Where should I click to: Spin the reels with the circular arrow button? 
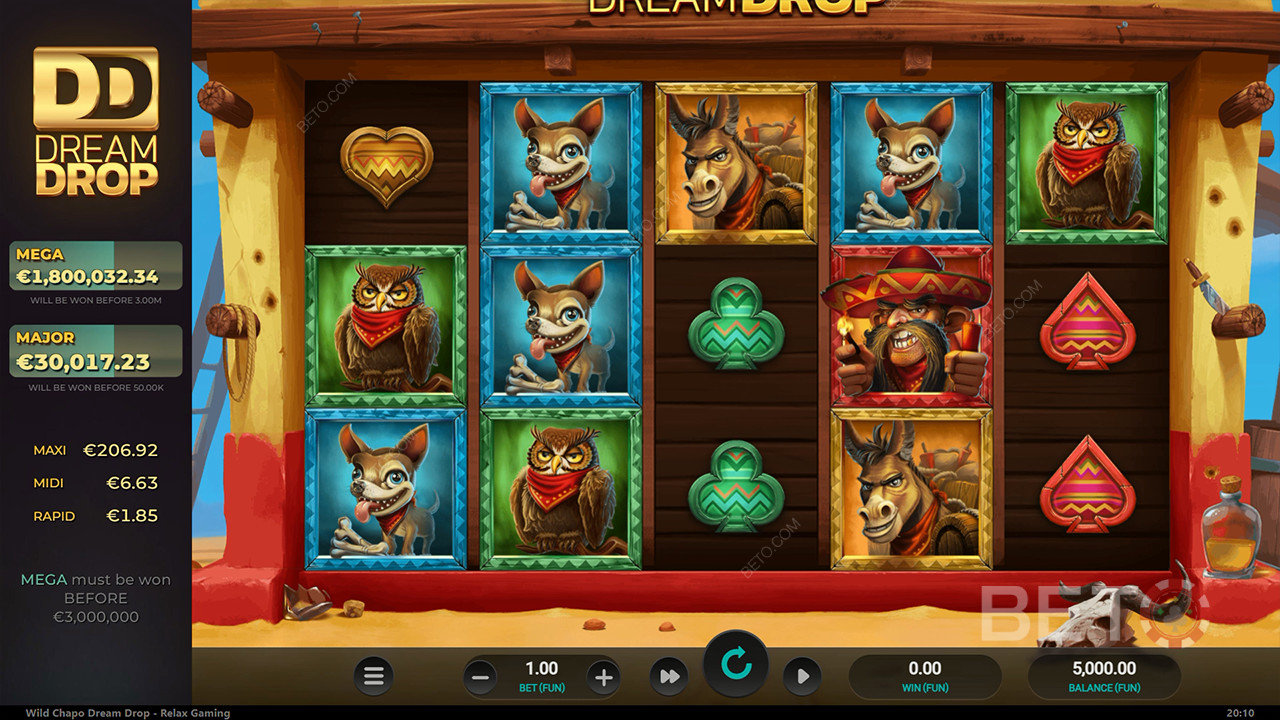click(736, 664)
